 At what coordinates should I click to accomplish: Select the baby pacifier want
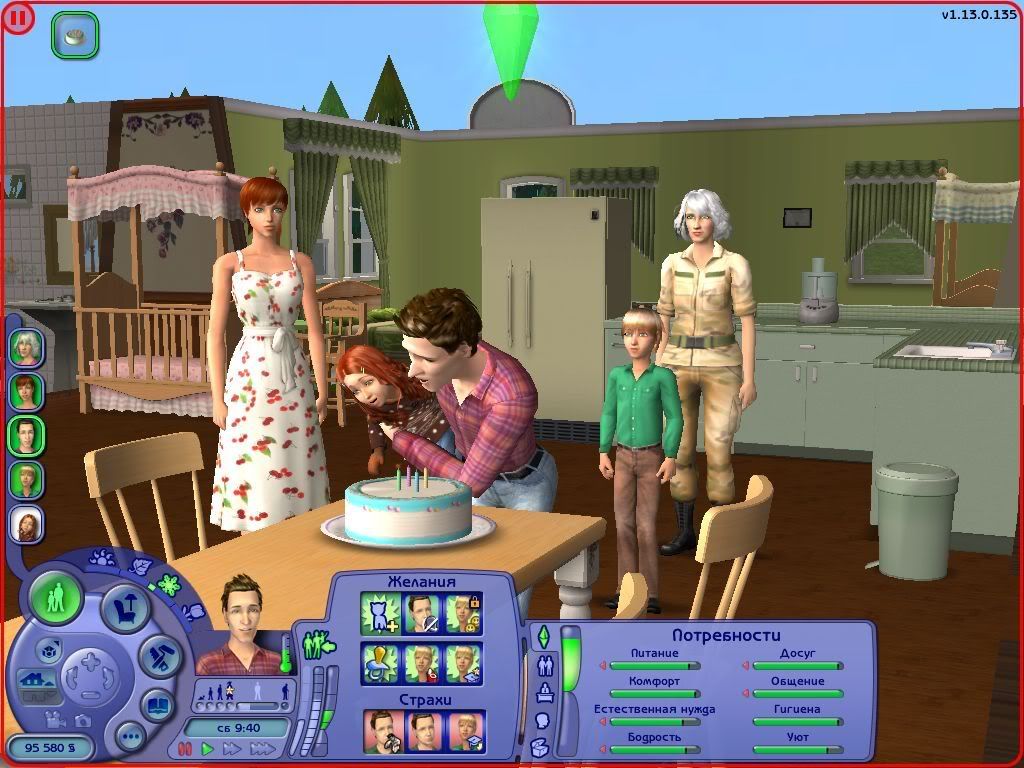click(379, 663)
